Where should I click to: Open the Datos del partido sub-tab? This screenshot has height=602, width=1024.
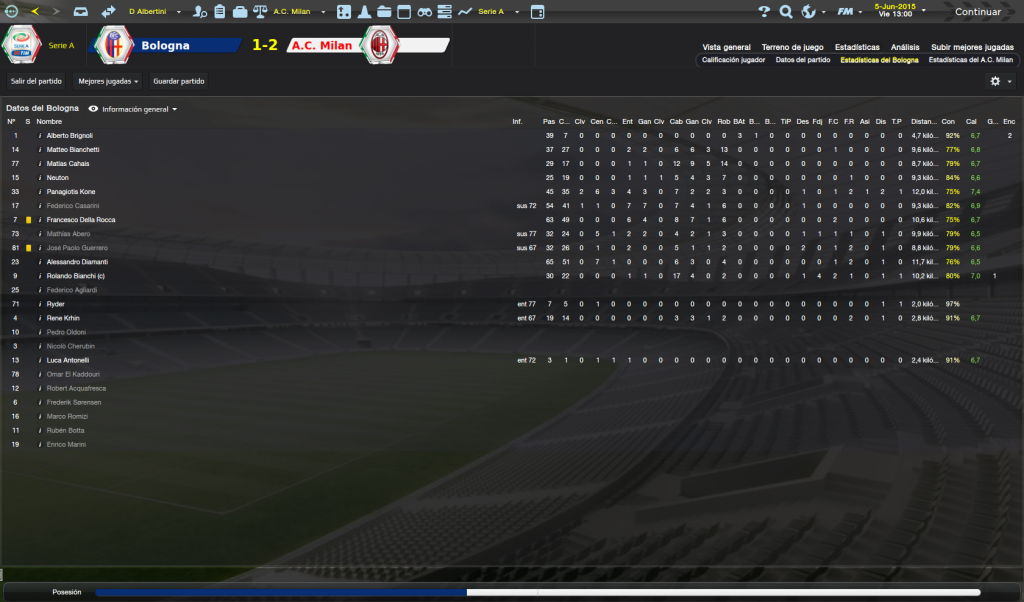pyautogui.click(x=803, y=60)
